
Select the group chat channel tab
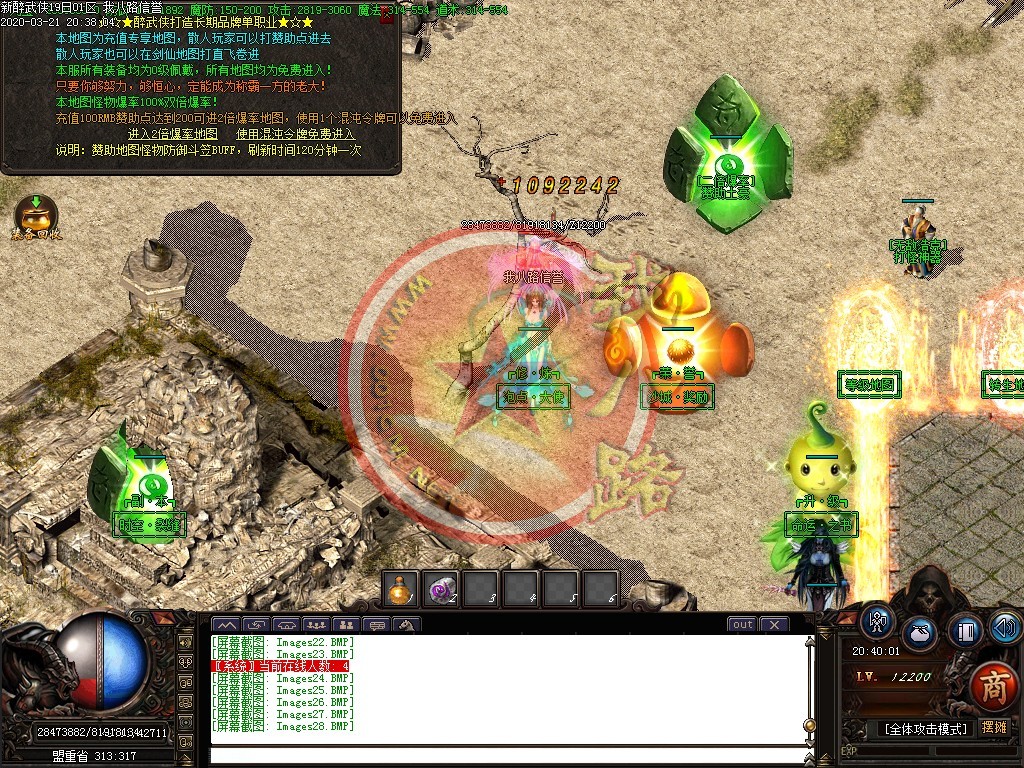coord(316,626)
